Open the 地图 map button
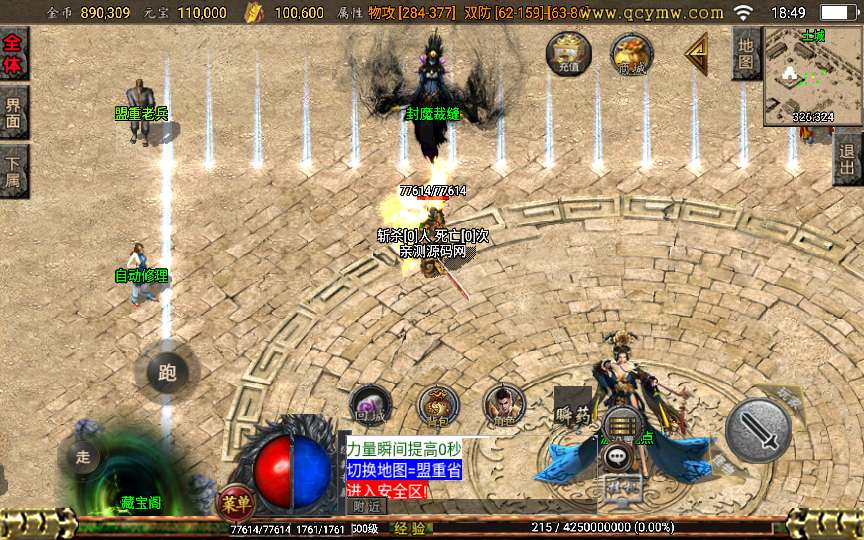864x540 pixels. pos(745,53)
